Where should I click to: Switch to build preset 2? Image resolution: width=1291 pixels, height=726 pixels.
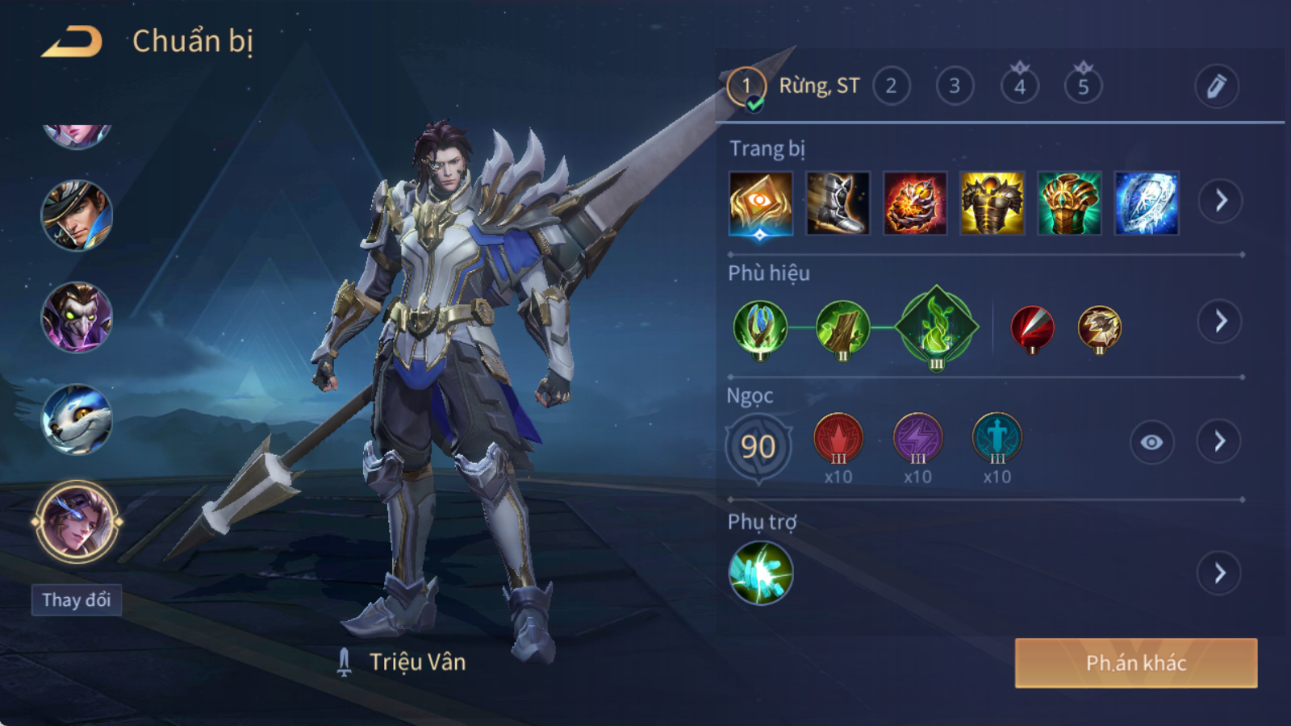point(891,86)
